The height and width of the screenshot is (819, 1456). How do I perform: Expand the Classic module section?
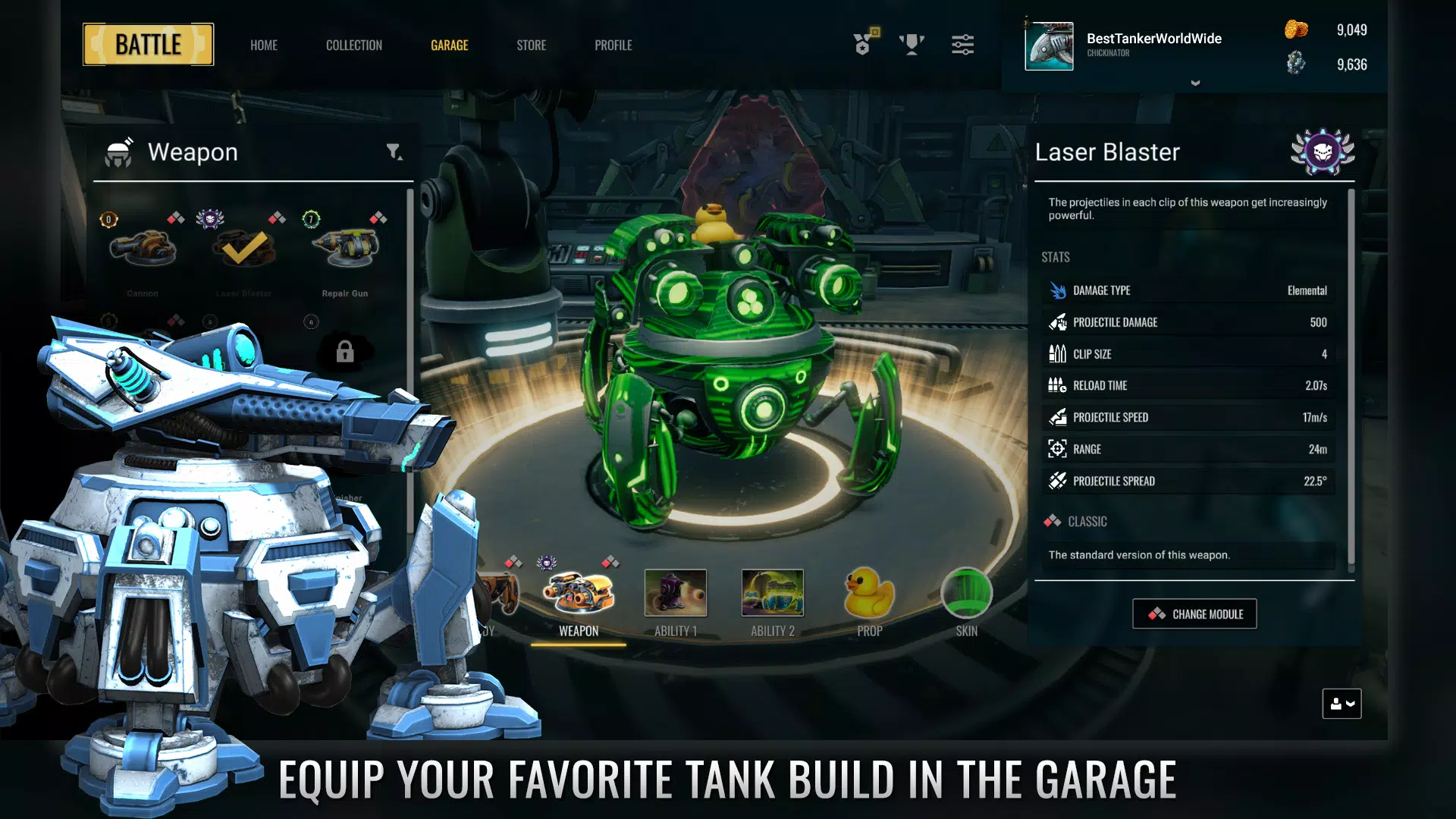1077,522
